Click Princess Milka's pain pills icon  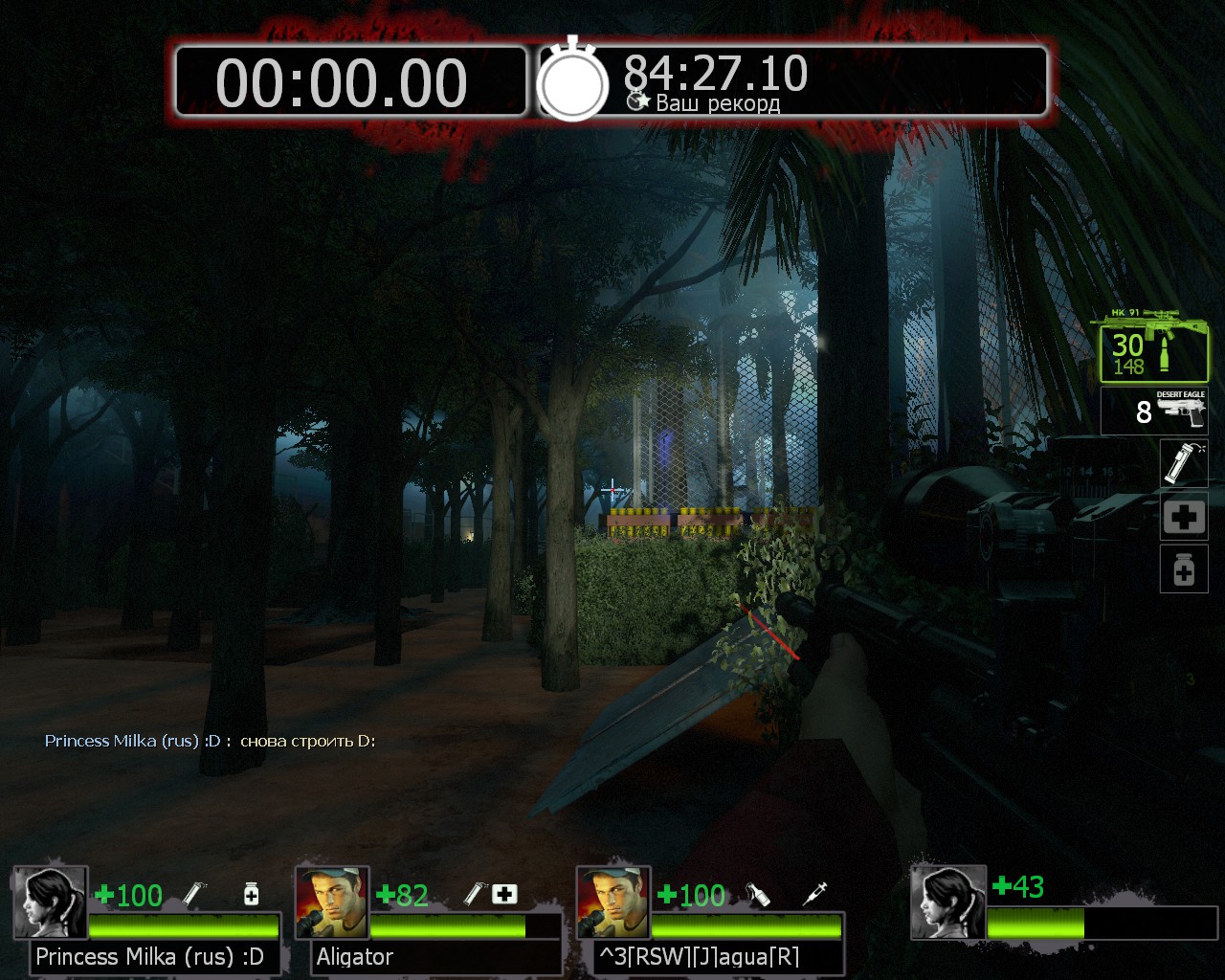(251, 894)
